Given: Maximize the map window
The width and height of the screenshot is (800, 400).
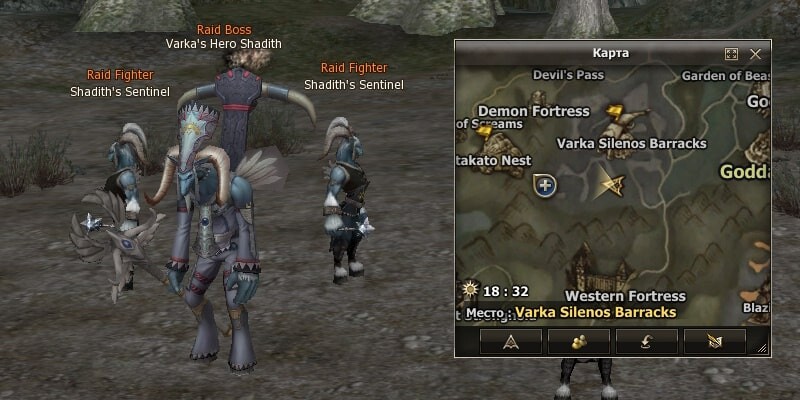Looking at the screenshot, I should (731, 54).
